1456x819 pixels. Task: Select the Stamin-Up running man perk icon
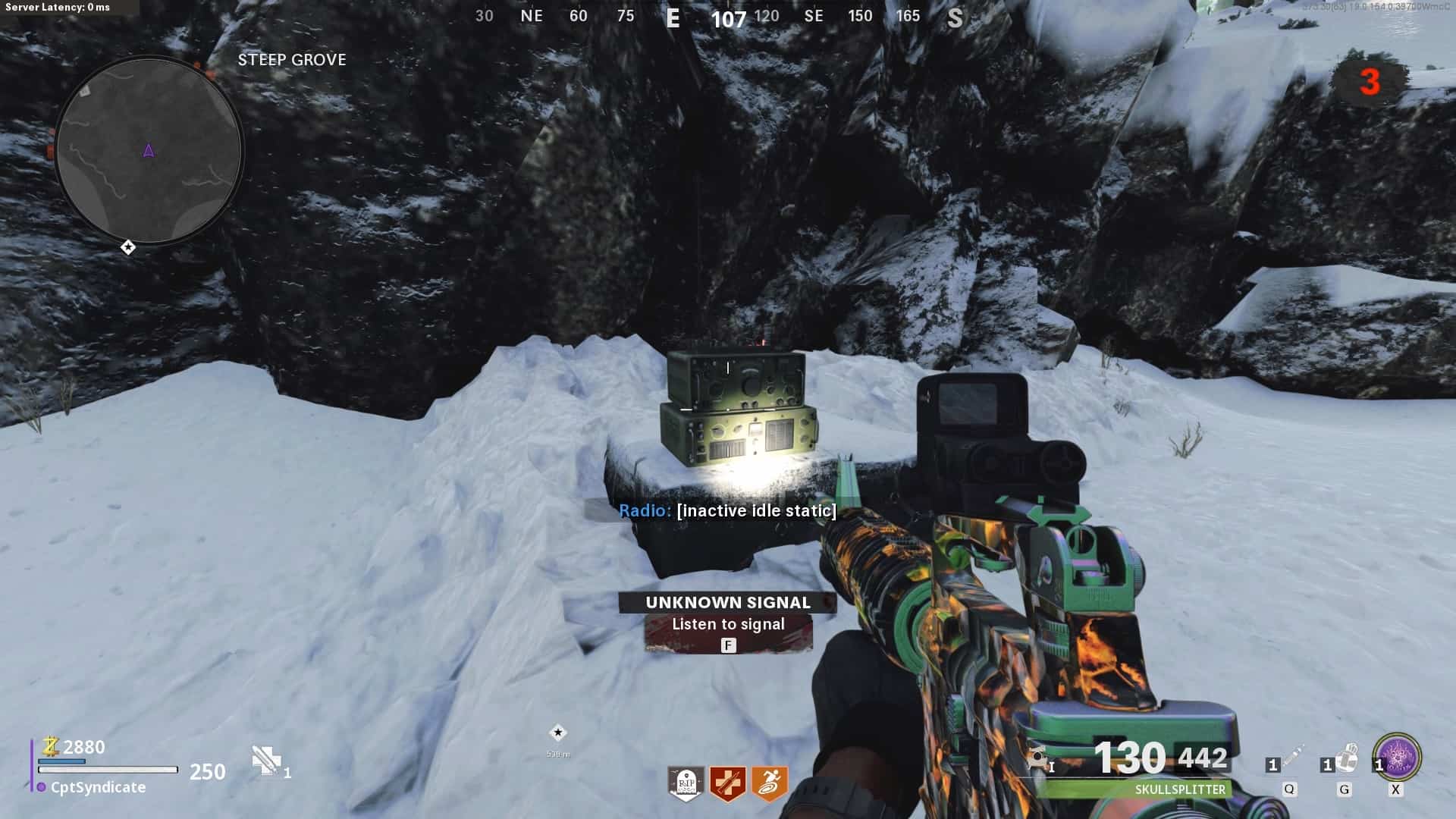(x=769, y=783)
